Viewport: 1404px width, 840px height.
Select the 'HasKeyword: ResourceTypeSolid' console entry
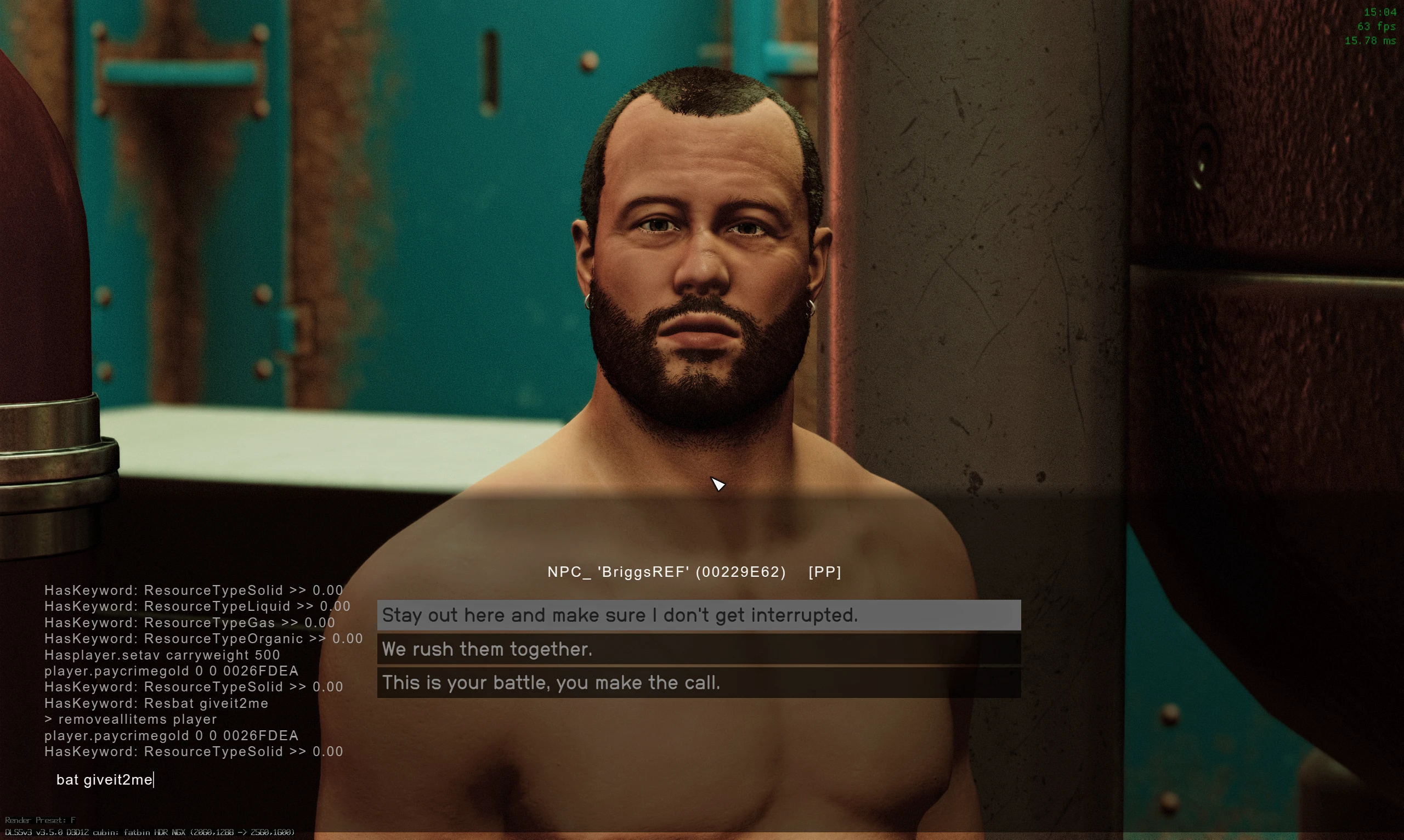point(194,590)
